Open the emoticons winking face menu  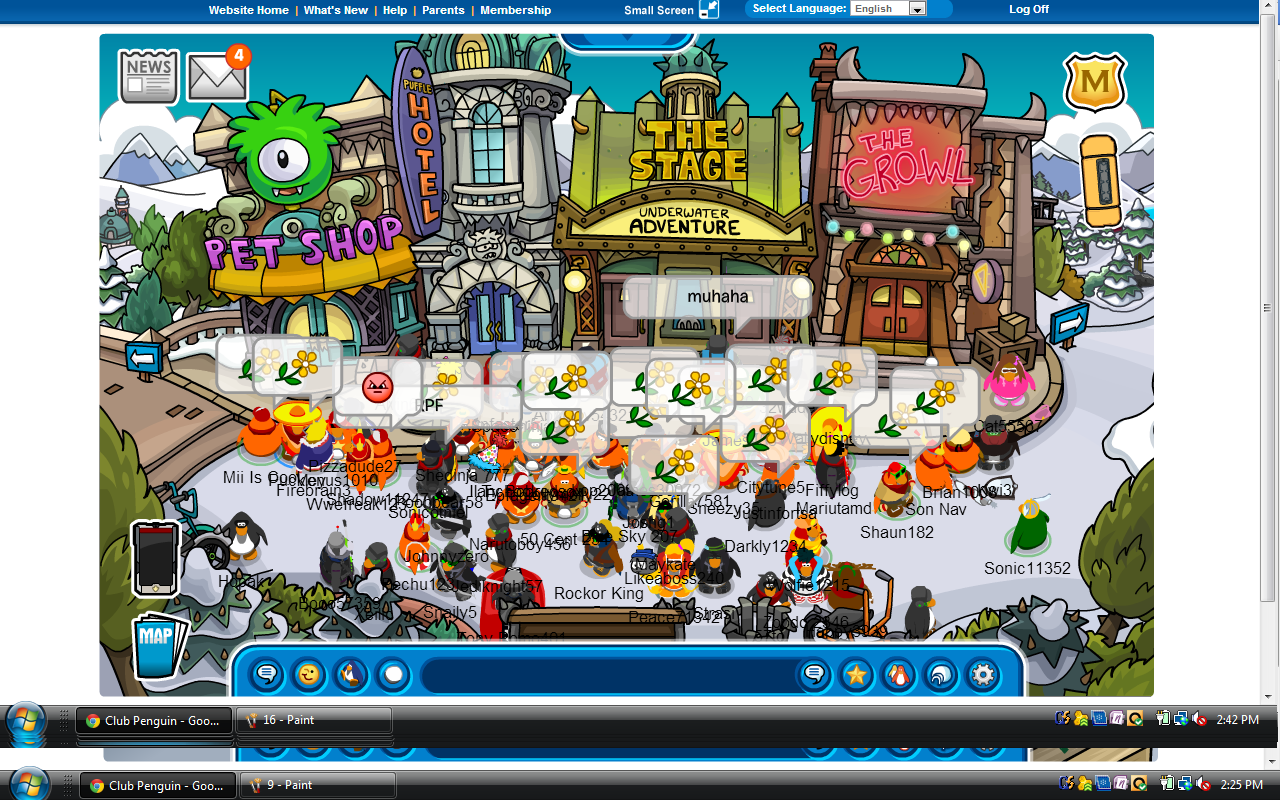point(309,675)
